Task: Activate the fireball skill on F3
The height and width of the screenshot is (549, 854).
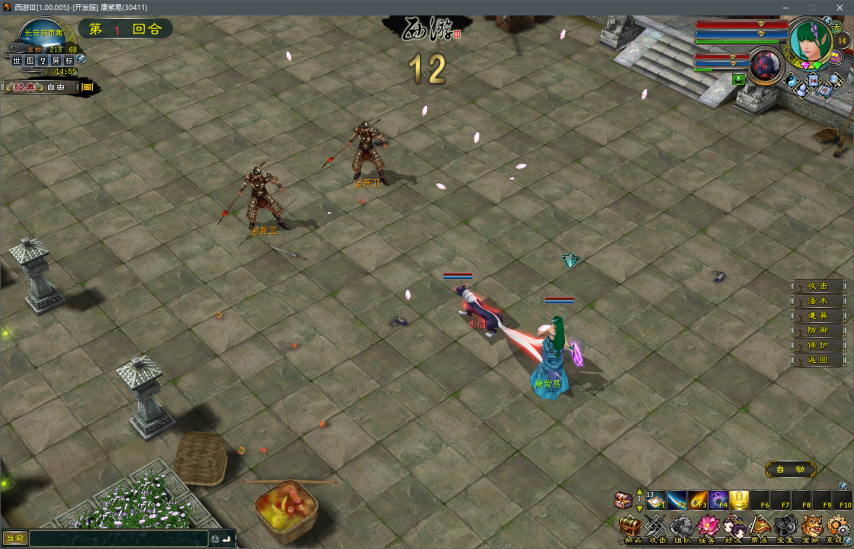Action: (x=698, y=500)
